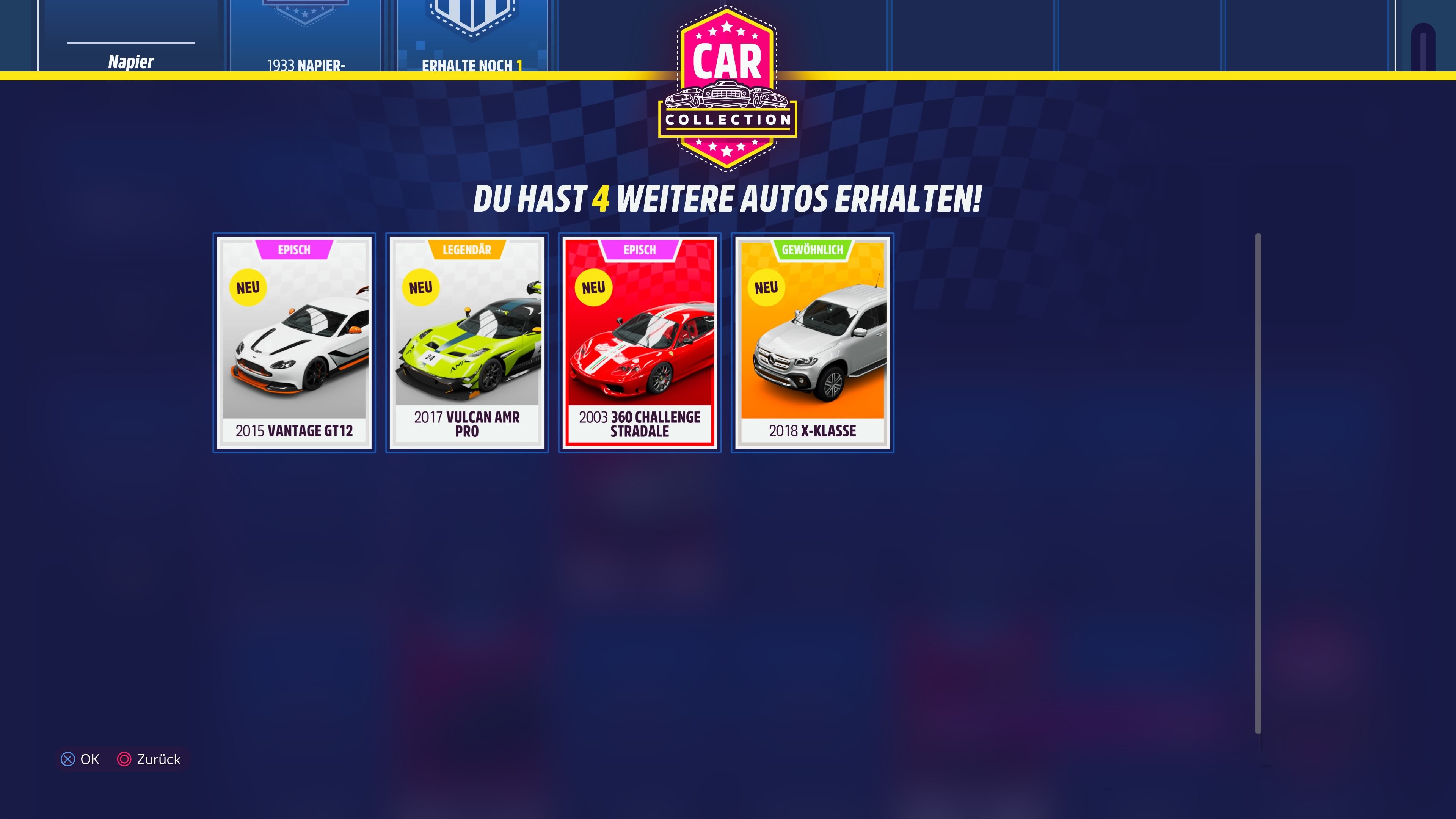Select the LEGENDÄR rarity banner on the Vulcan AMR Pro
Screen dimensions: 1456x819
(x=468, y=249)
